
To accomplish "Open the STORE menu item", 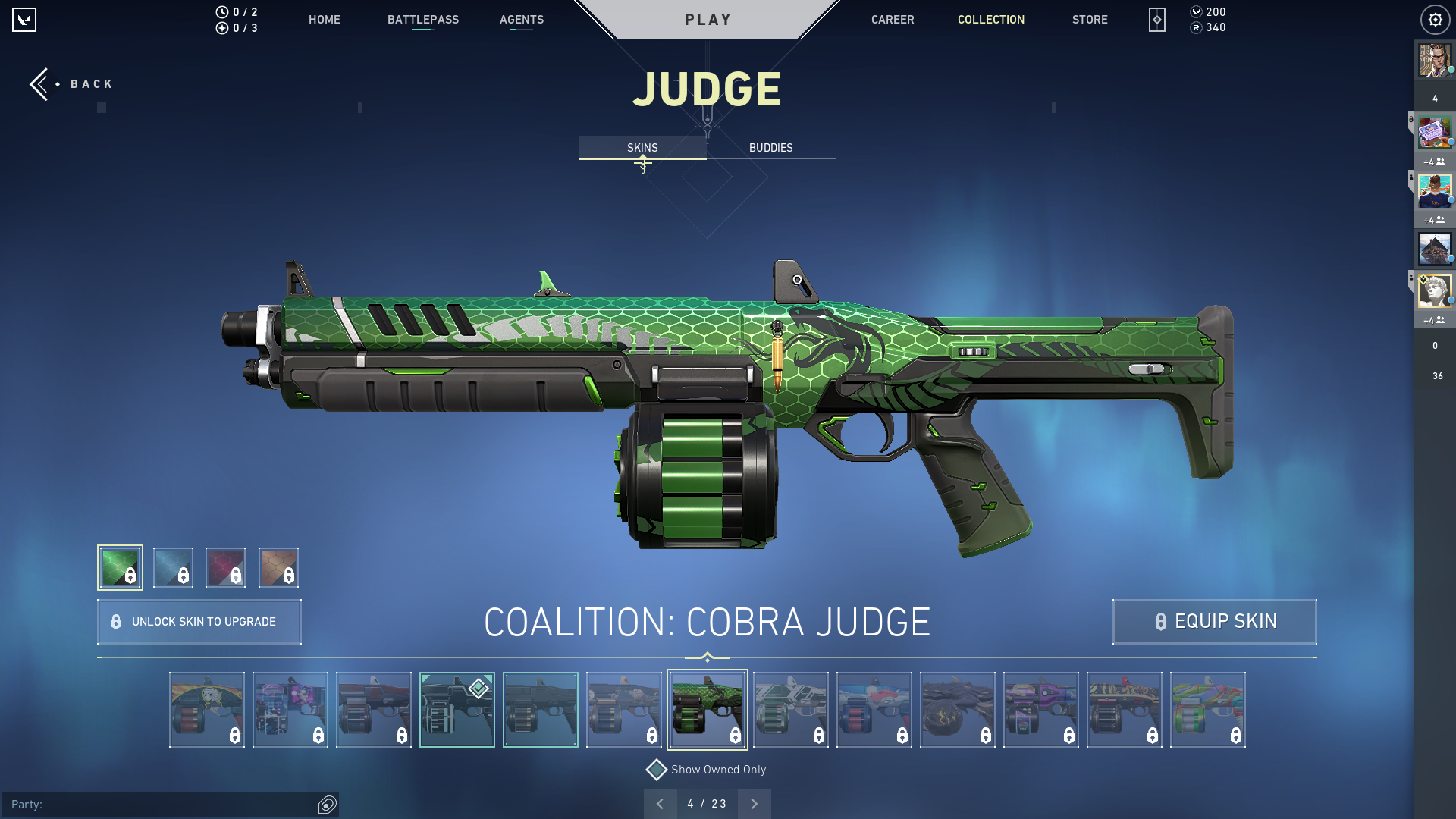I will pyautogui.click(x=1090, y=20).
